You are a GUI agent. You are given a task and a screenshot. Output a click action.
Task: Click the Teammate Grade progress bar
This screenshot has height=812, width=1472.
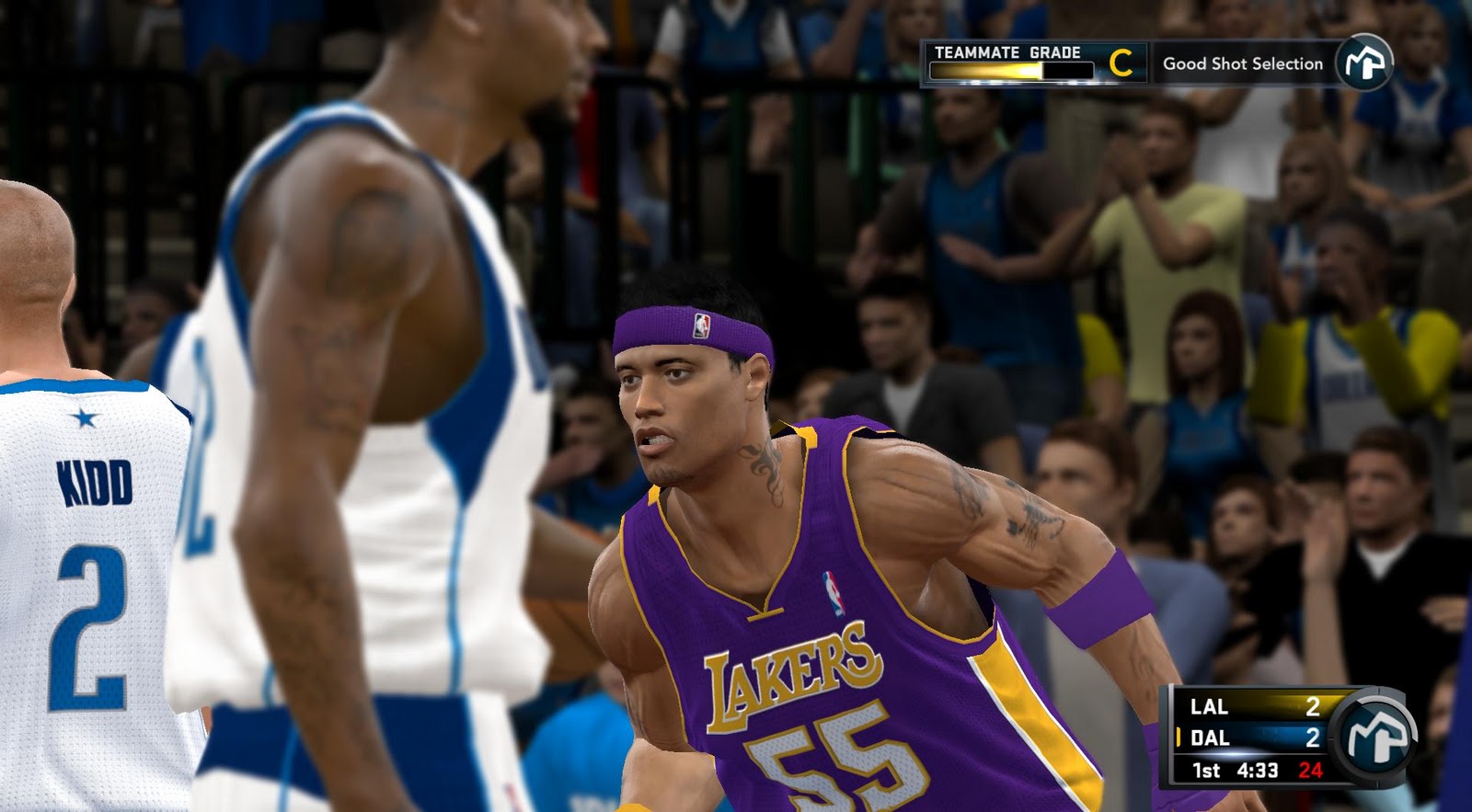(1011, 69)
